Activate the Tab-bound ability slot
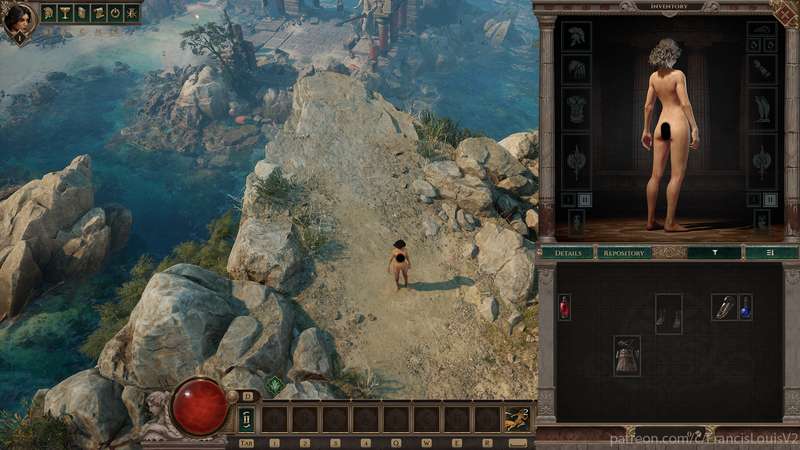The image size is (800, 450). [x=246, y=419]
